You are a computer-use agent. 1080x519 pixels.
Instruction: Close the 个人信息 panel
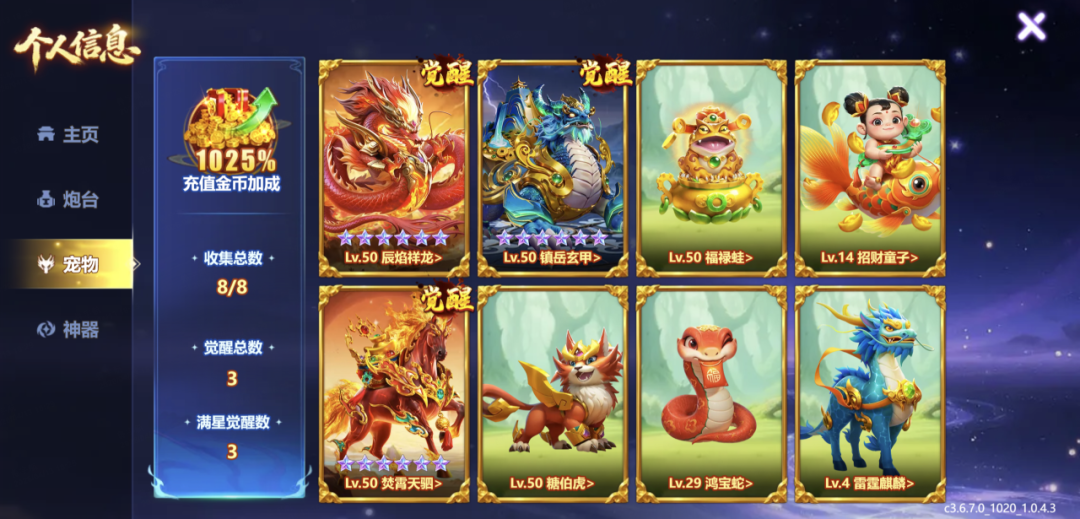tap(1031, 26)
